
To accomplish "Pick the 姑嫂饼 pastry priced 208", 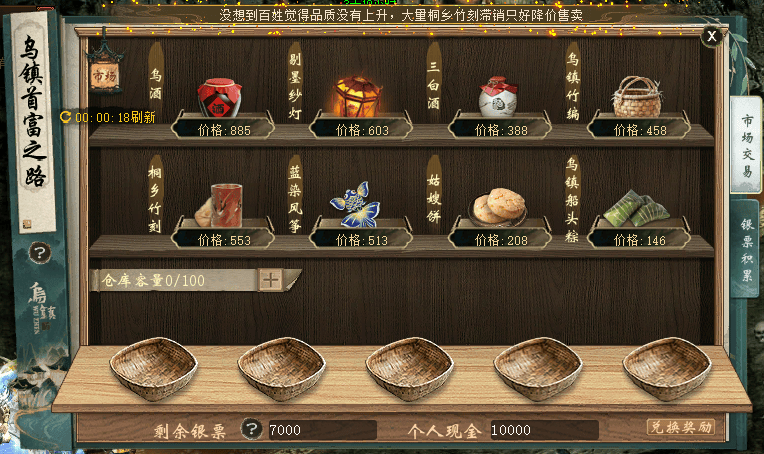I will tap(497, 207).
